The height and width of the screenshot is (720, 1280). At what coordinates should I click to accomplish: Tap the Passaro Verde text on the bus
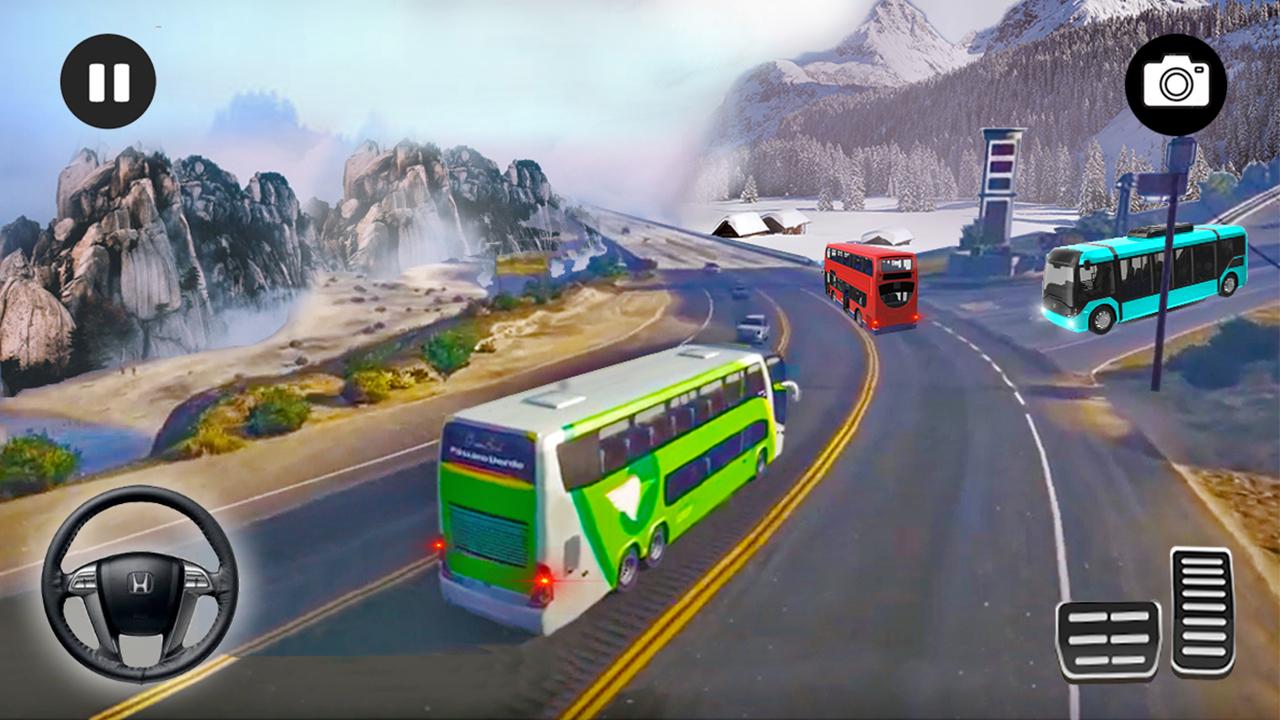(x=487, y=457)
